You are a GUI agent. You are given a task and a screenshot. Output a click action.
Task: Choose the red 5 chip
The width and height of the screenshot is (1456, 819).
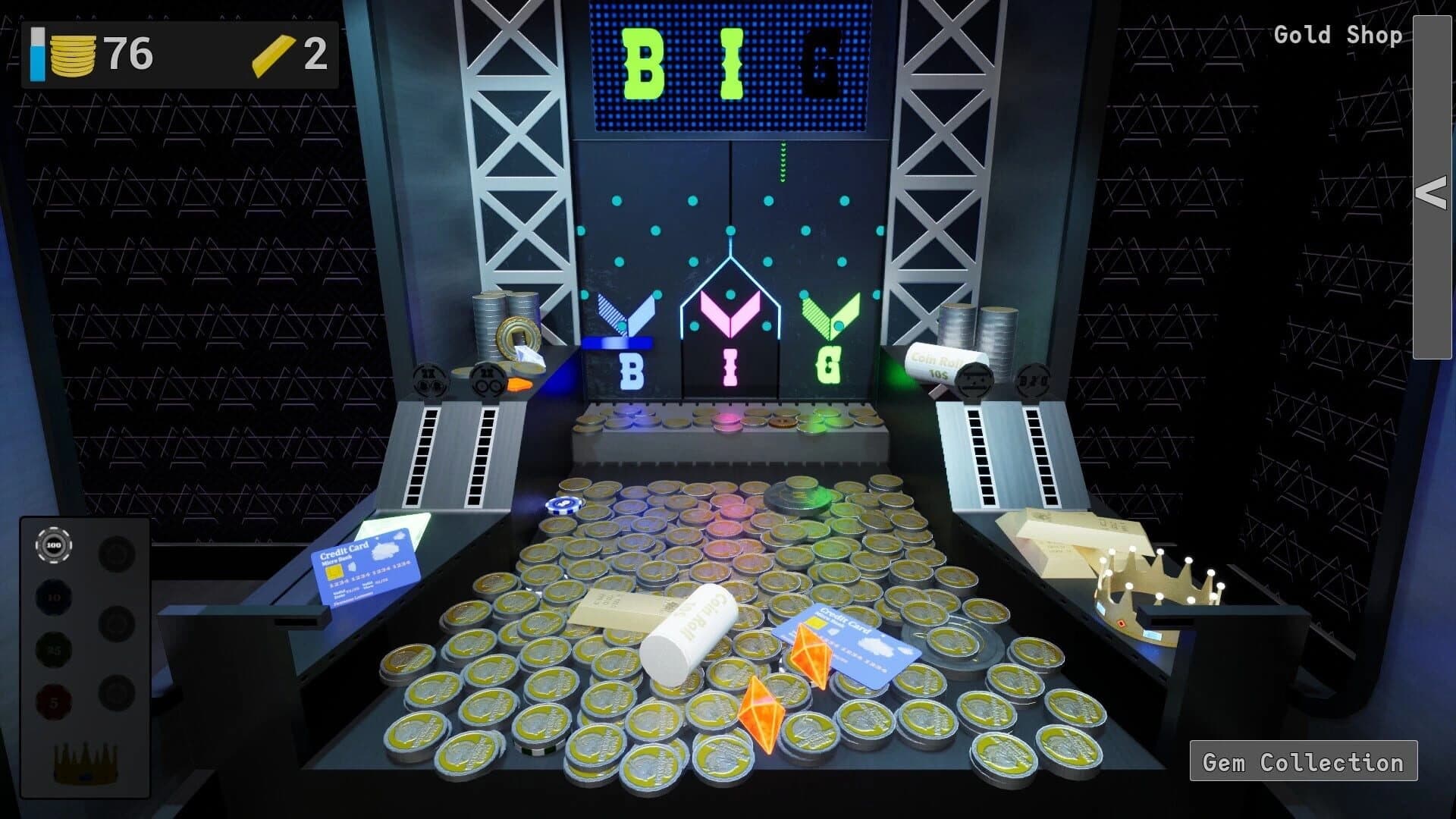point(53,702)
